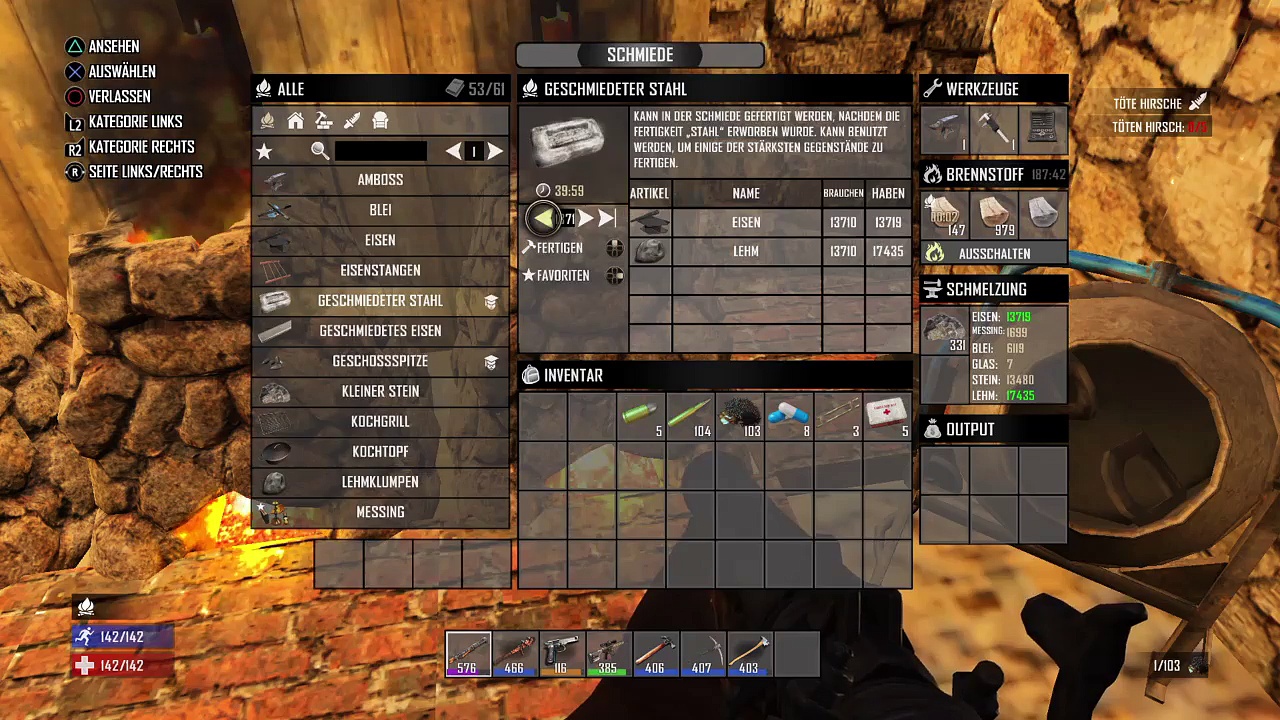
Task: Click the Fertigen craft button
Action: (x=559, y=248)
